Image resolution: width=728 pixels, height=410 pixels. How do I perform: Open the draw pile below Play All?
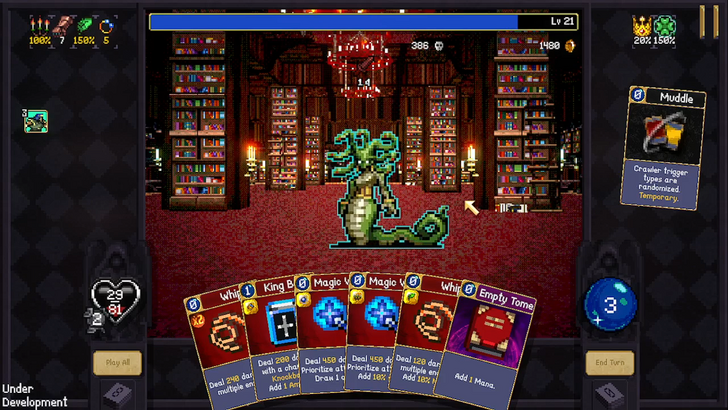(x=117, y=393)
